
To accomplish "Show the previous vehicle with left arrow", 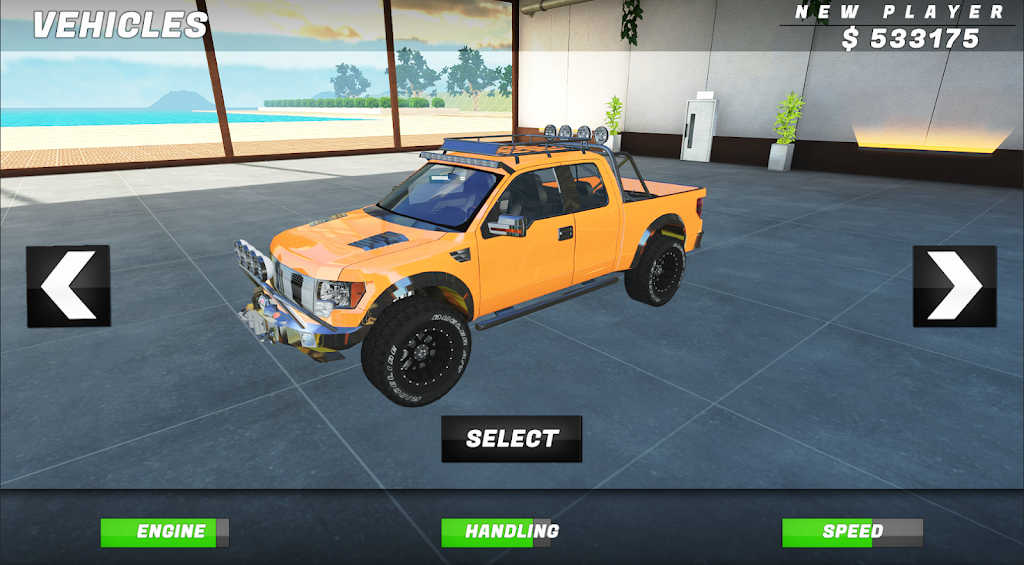I will [x=68, y=286].
